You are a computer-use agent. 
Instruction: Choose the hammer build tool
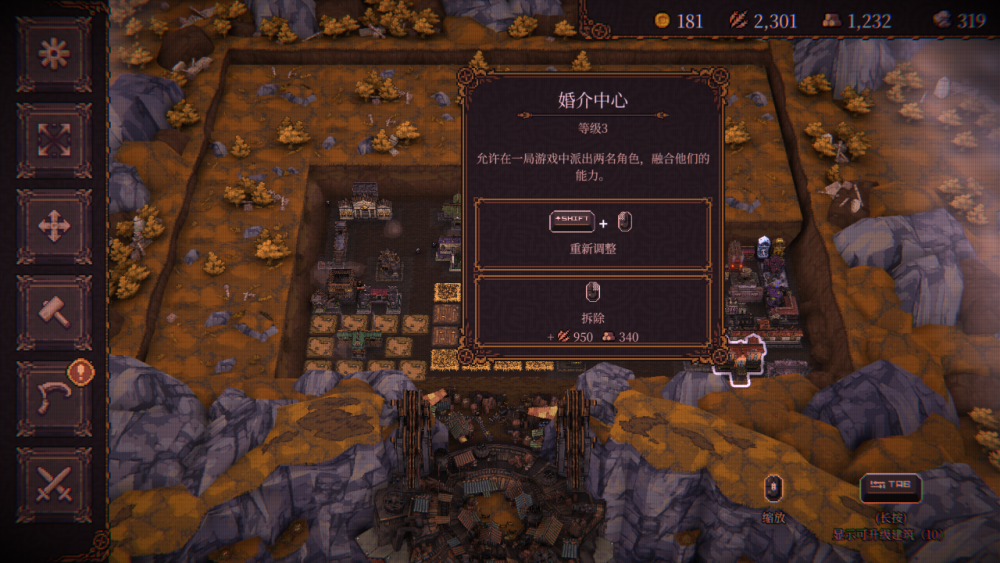pyautogui.click(x=54, y=312)
